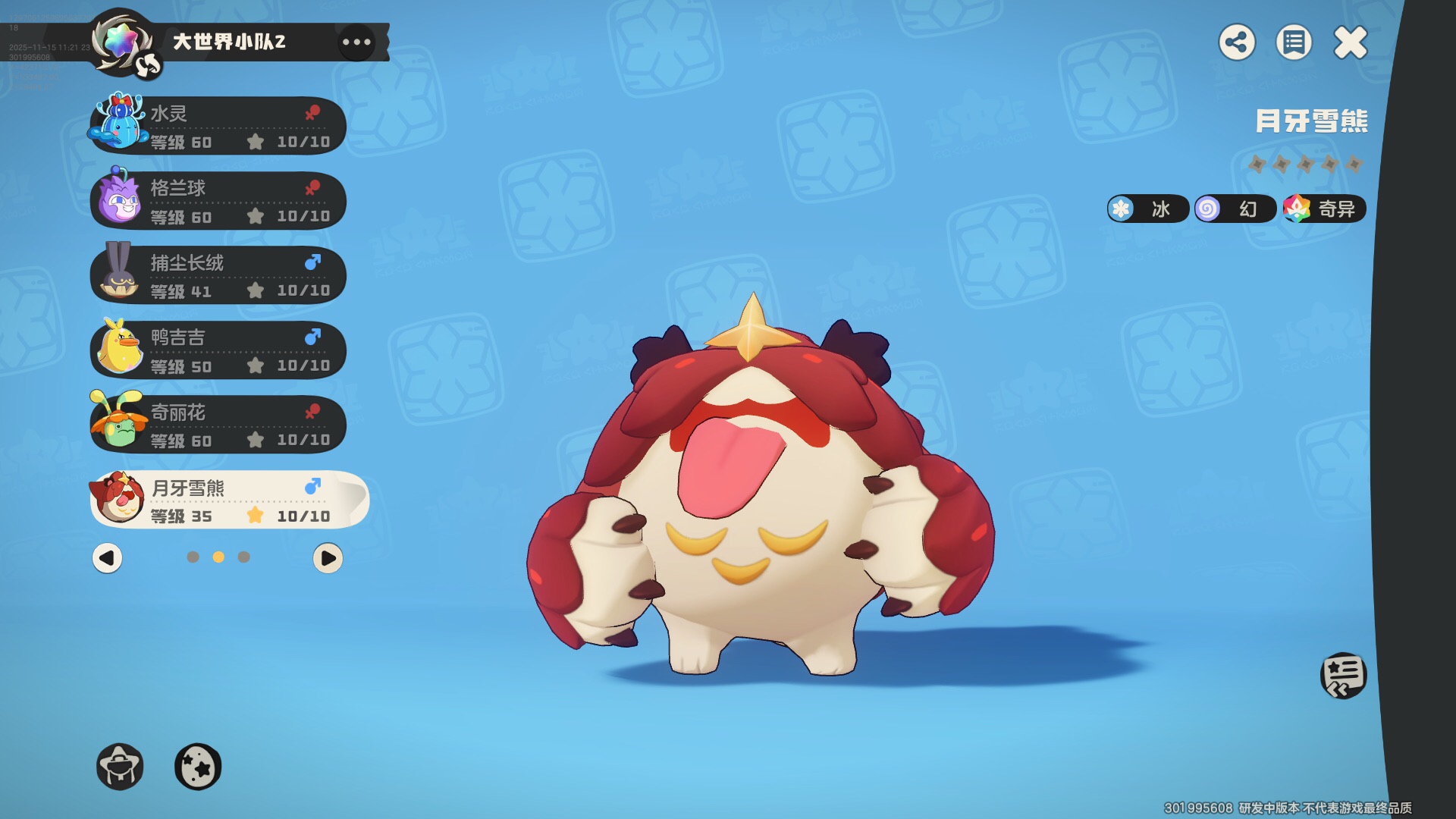Close the pet team screen
This screenshot has height=819, width=1456.
(x=1351, y=42)
